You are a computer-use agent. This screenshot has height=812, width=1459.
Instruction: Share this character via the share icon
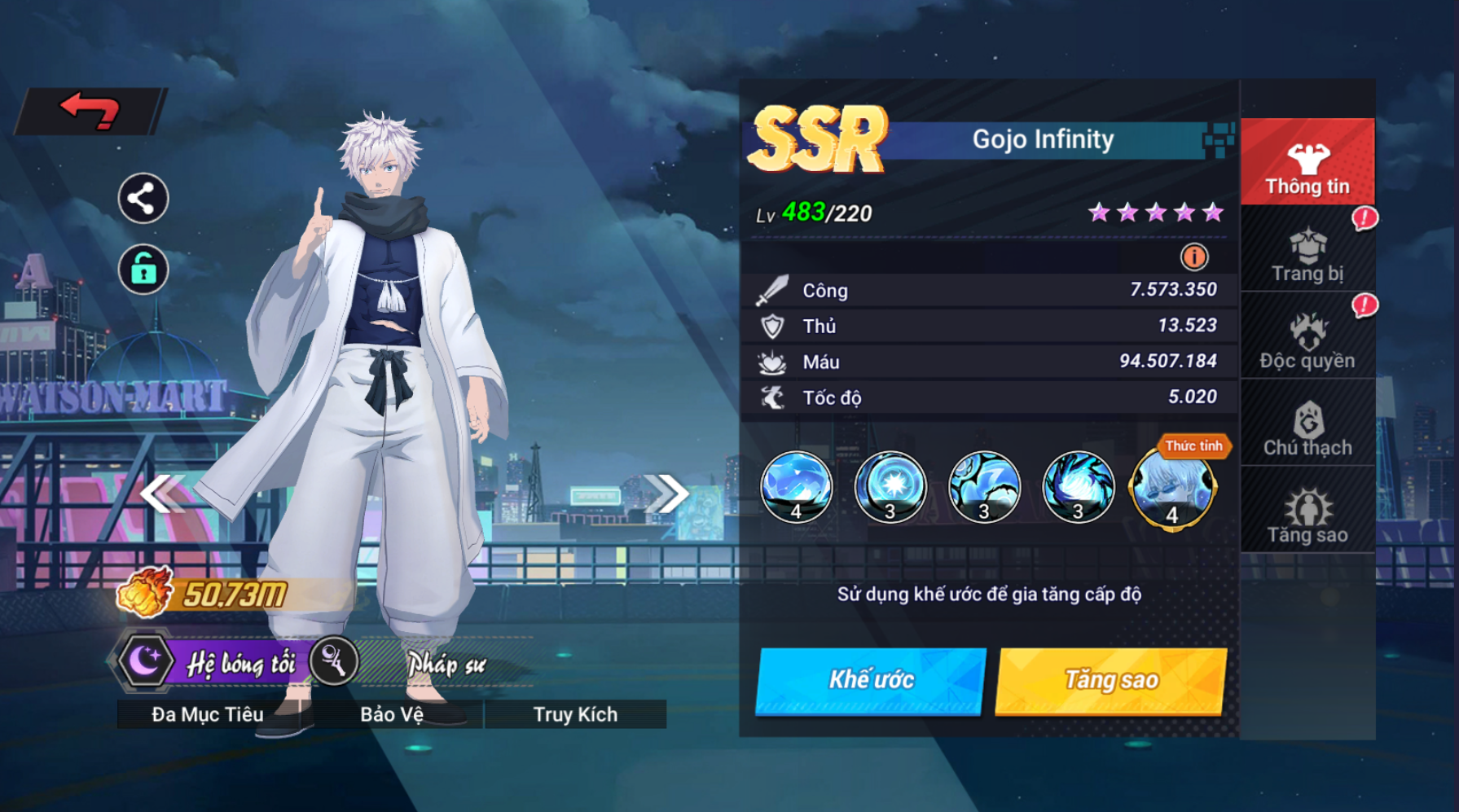tap(143, 199)
